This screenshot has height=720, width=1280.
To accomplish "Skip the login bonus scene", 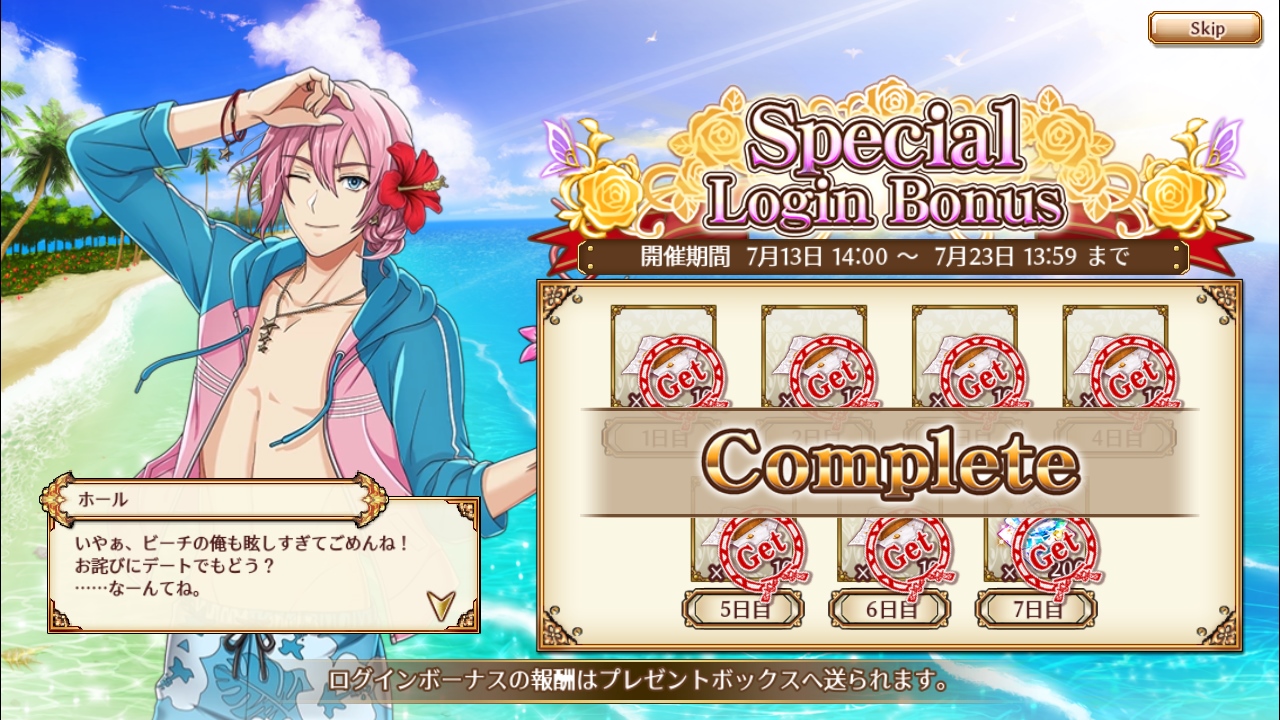I will (1204, 29).
